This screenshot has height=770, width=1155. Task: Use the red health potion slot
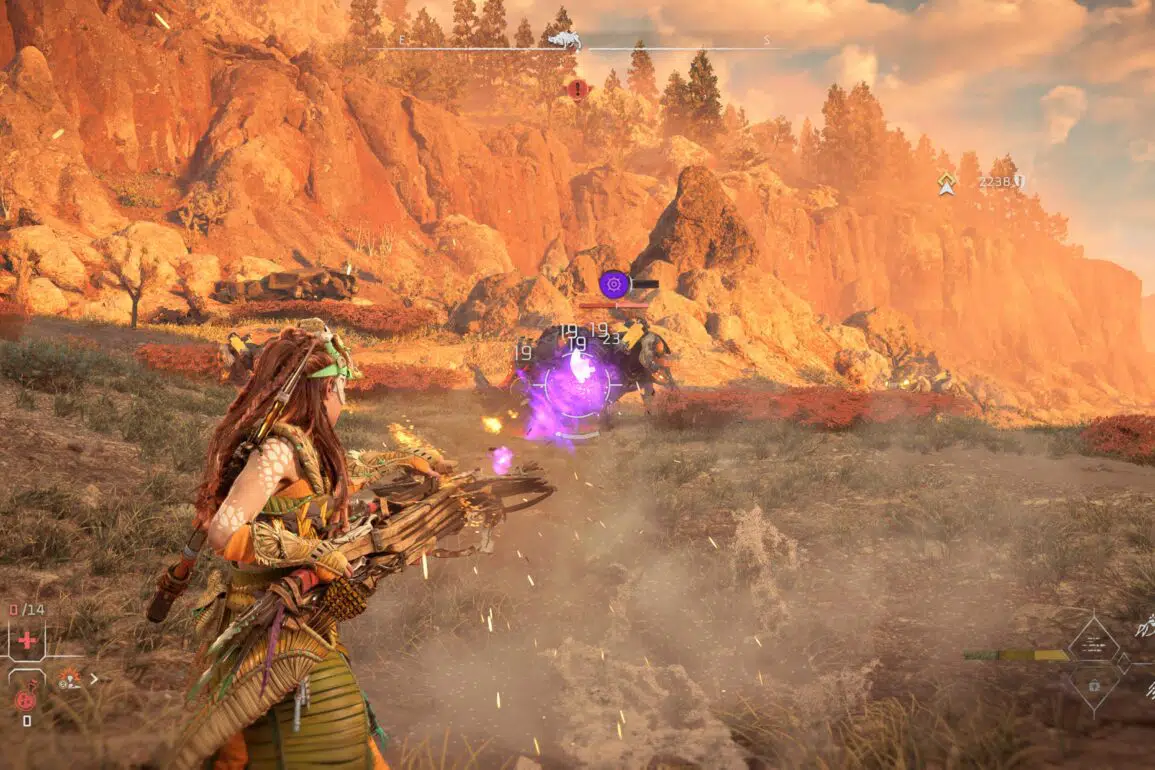26,699
